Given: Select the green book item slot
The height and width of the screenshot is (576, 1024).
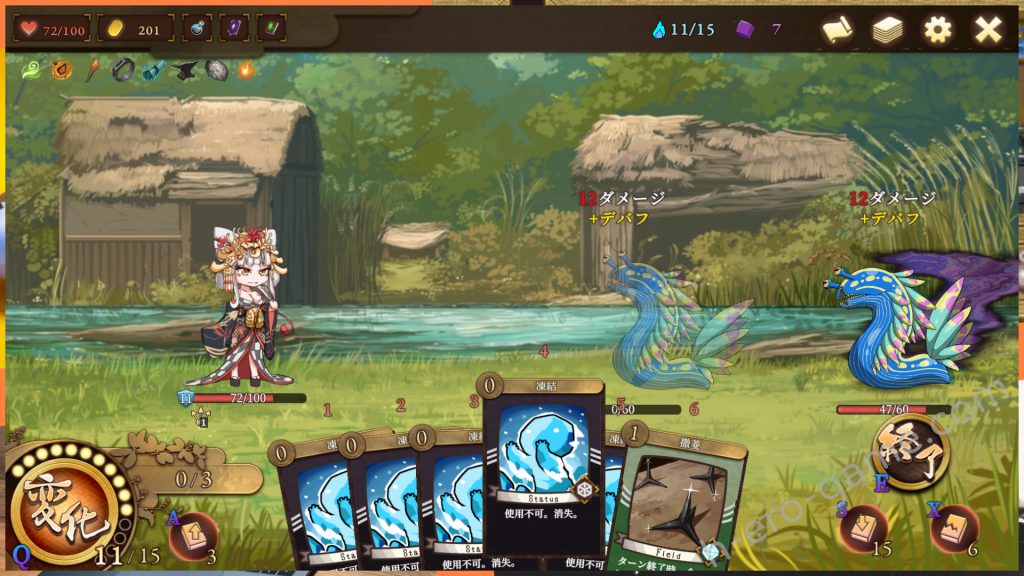Looking at the screenshot, I should point(271,28).
